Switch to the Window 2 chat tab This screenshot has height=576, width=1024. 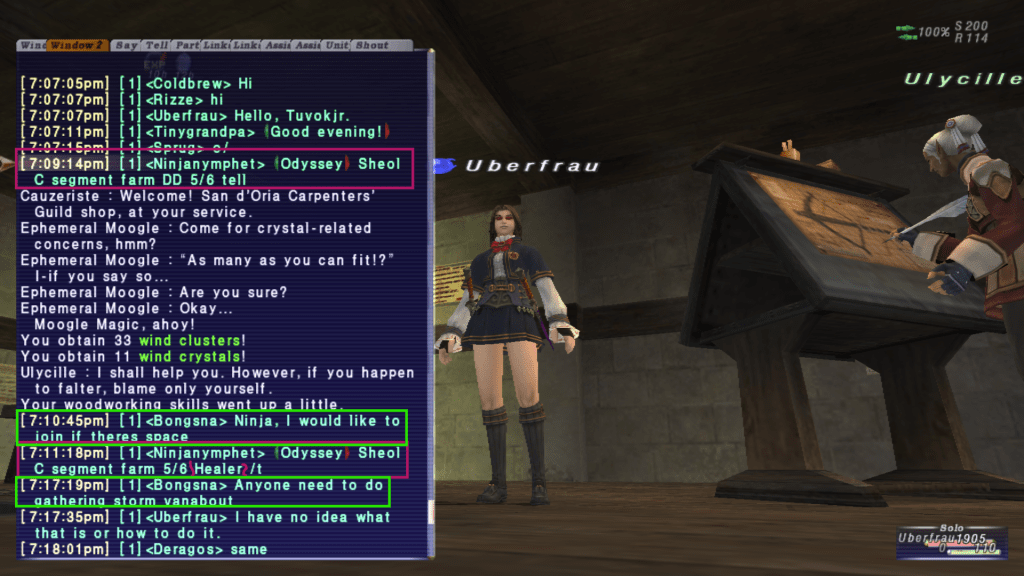77,45
